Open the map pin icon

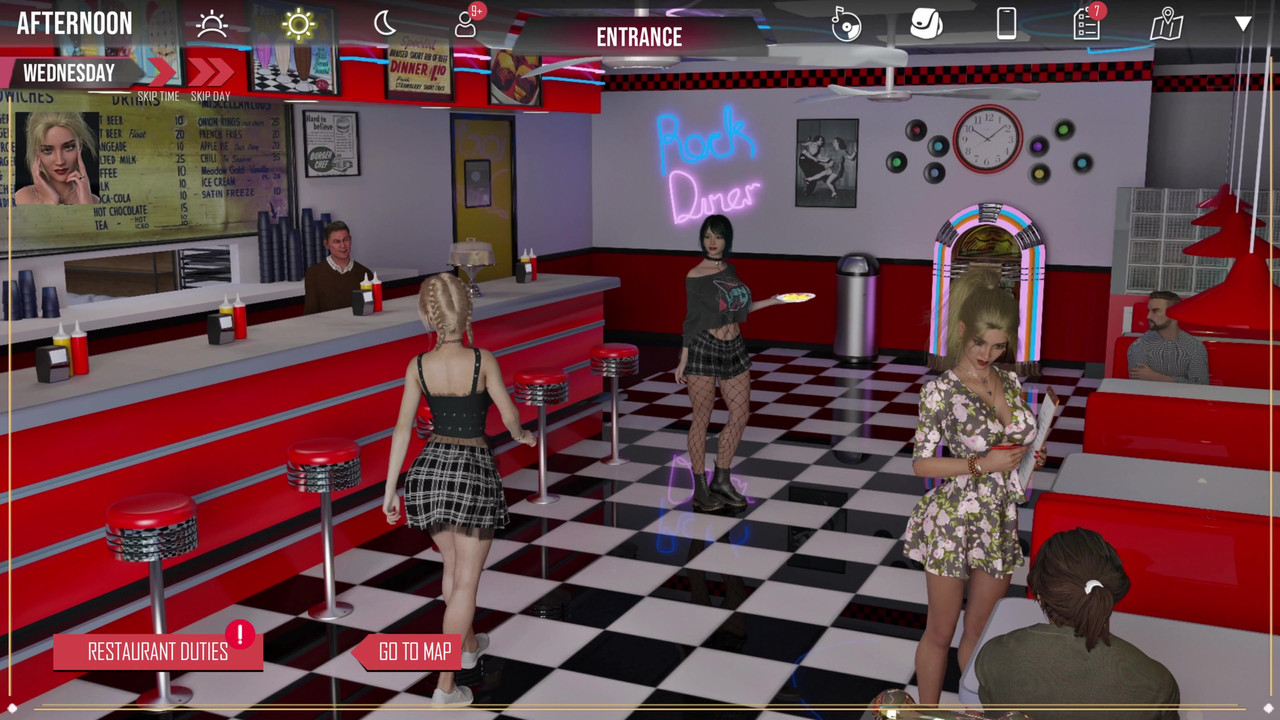click(1166, 24)
